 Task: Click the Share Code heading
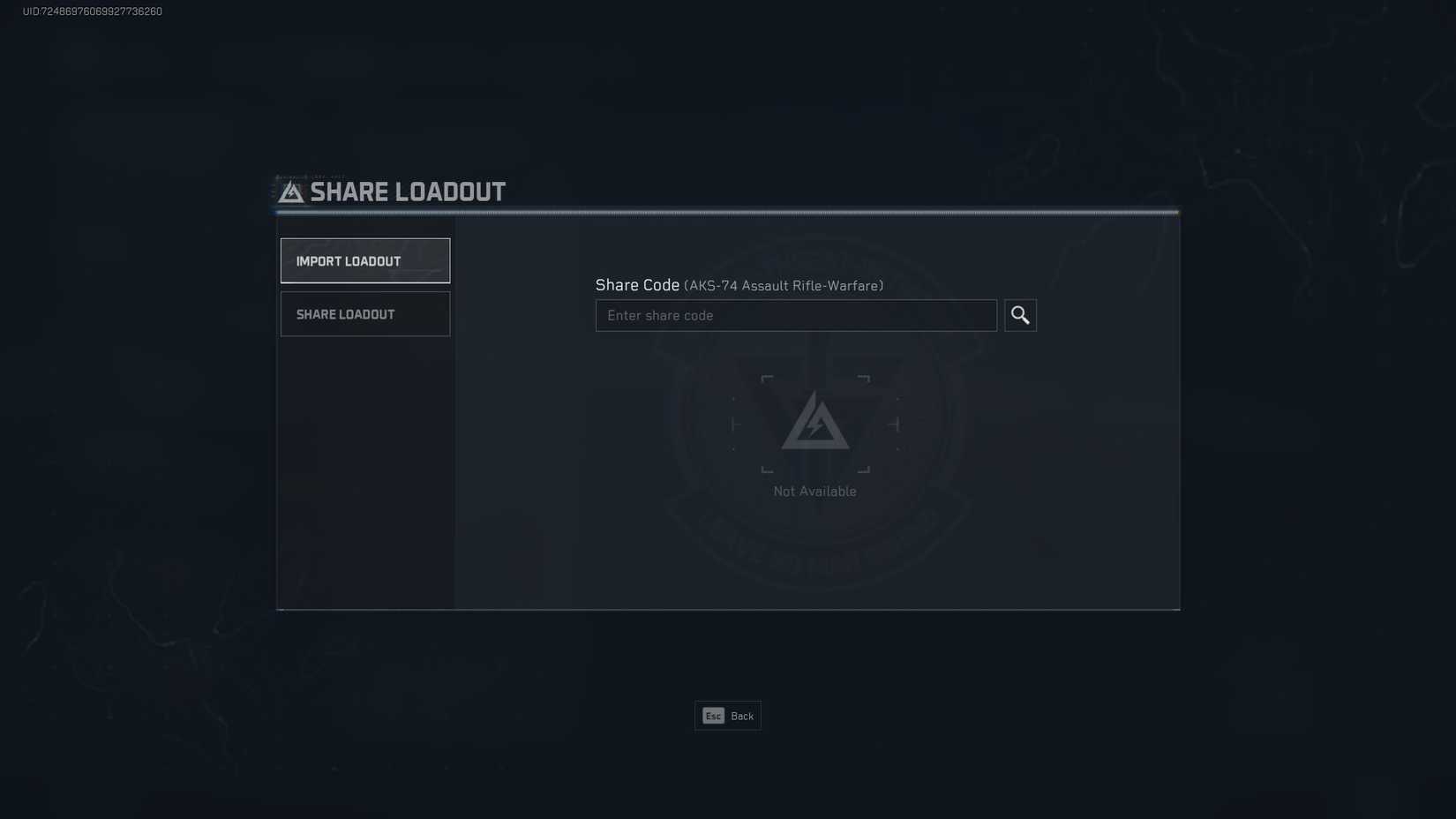pos(637,285)
